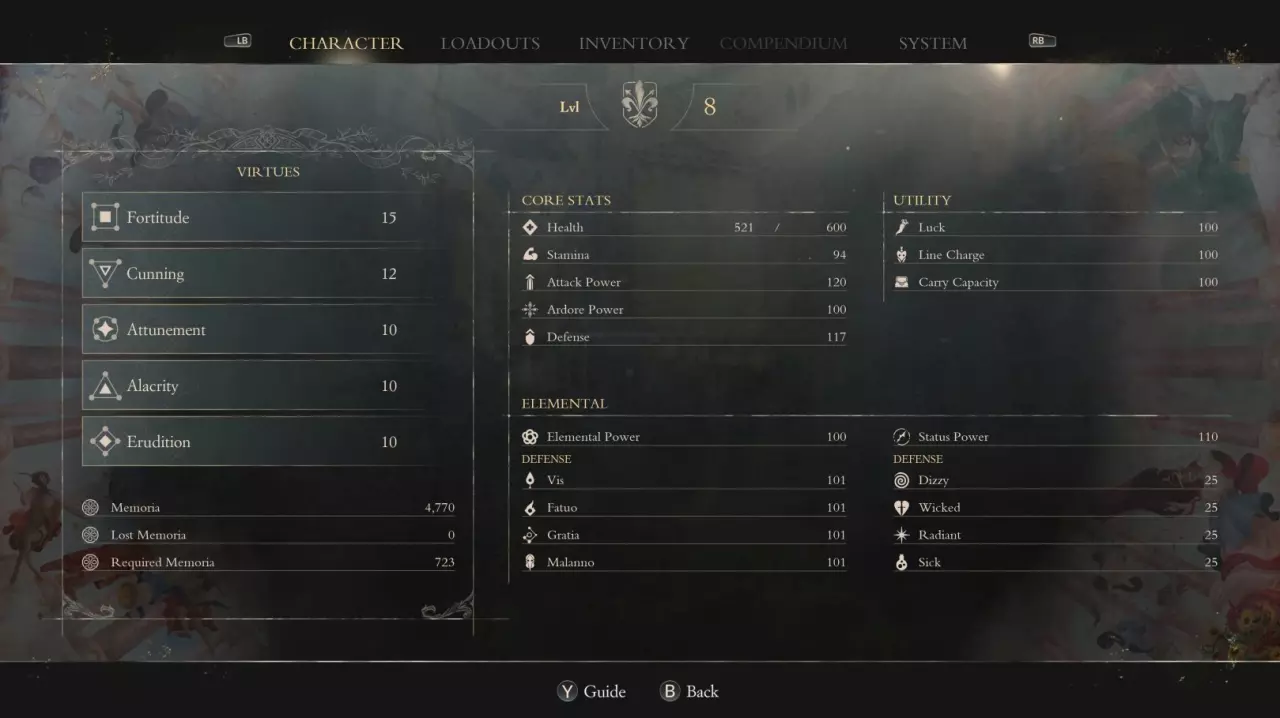The width and height of the screenshot is (1280, 718).
Task: Go to the Inventory tab
Action: 633,43
